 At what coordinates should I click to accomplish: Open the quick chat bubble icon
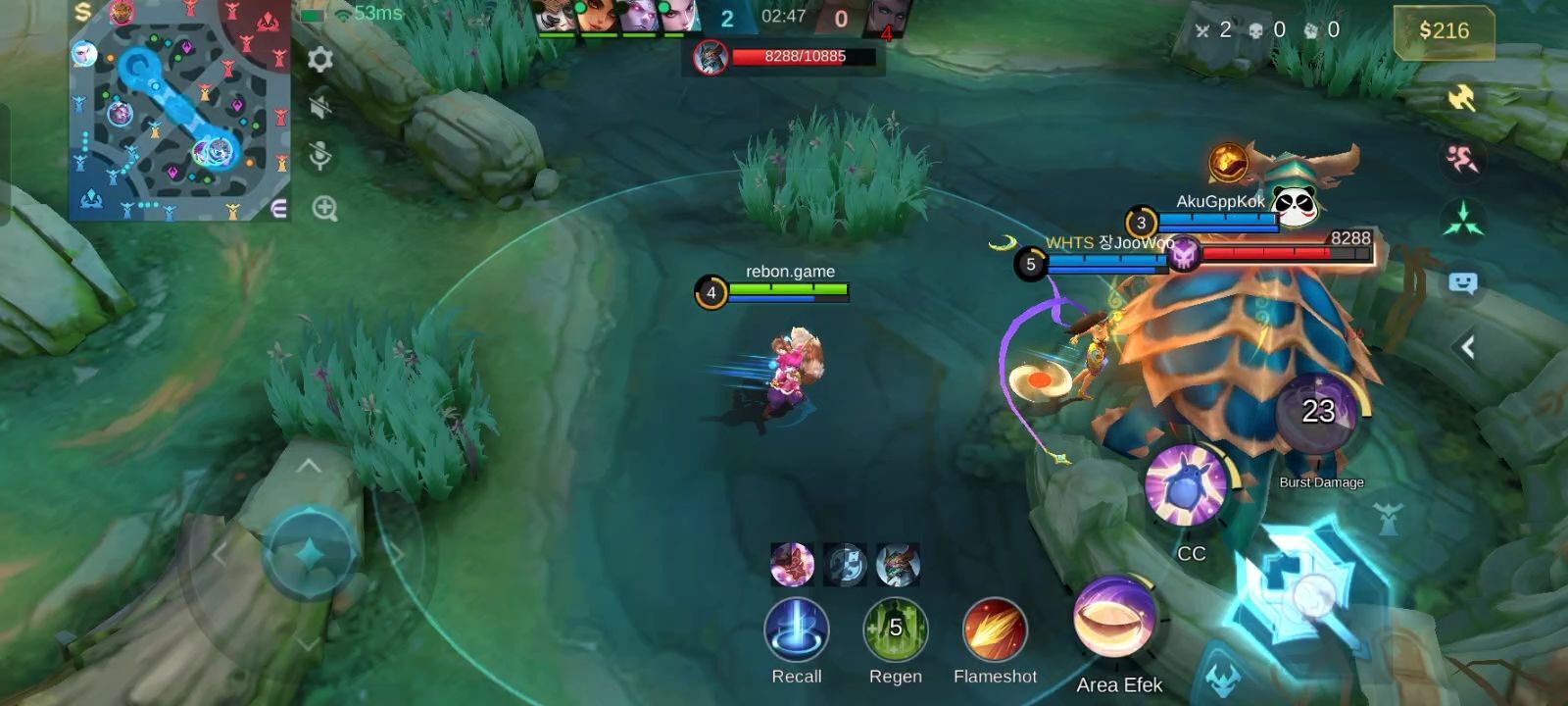pyautogui.click(x=1462, y=283)
